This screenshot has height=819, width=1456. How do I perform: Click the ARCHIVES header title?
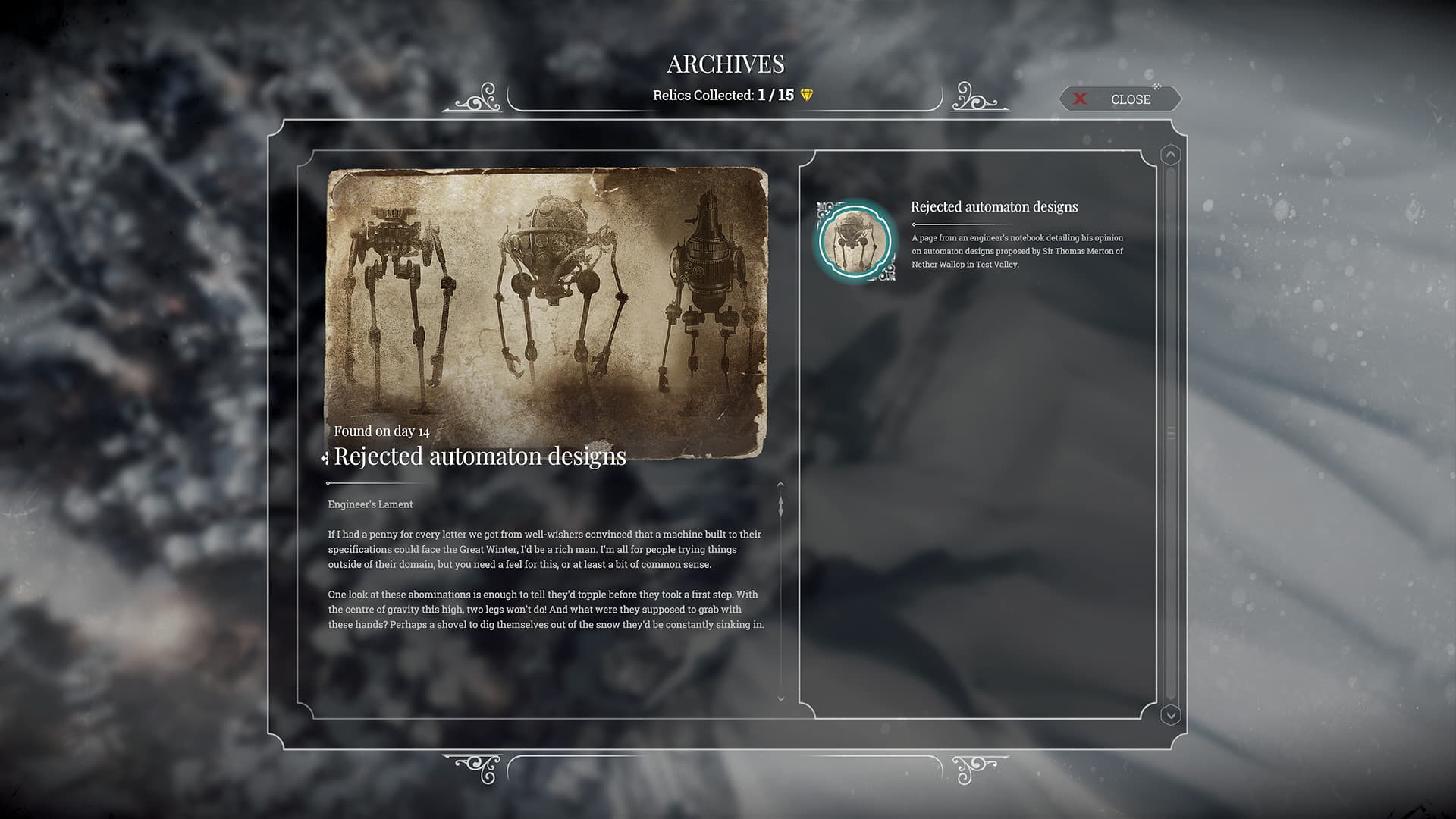726,64
